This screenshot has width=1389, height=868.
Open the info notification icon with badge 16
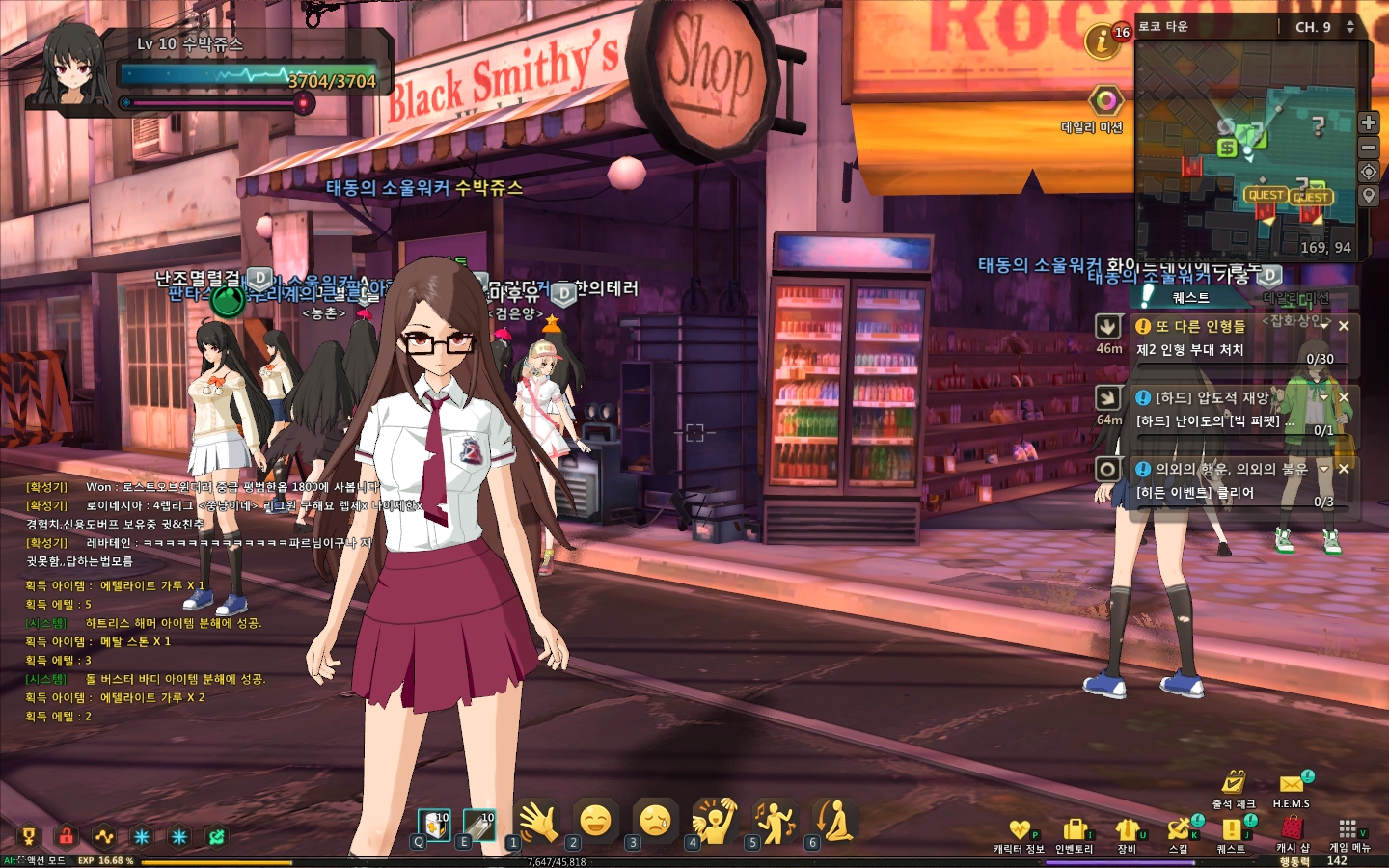point(1102,41)
